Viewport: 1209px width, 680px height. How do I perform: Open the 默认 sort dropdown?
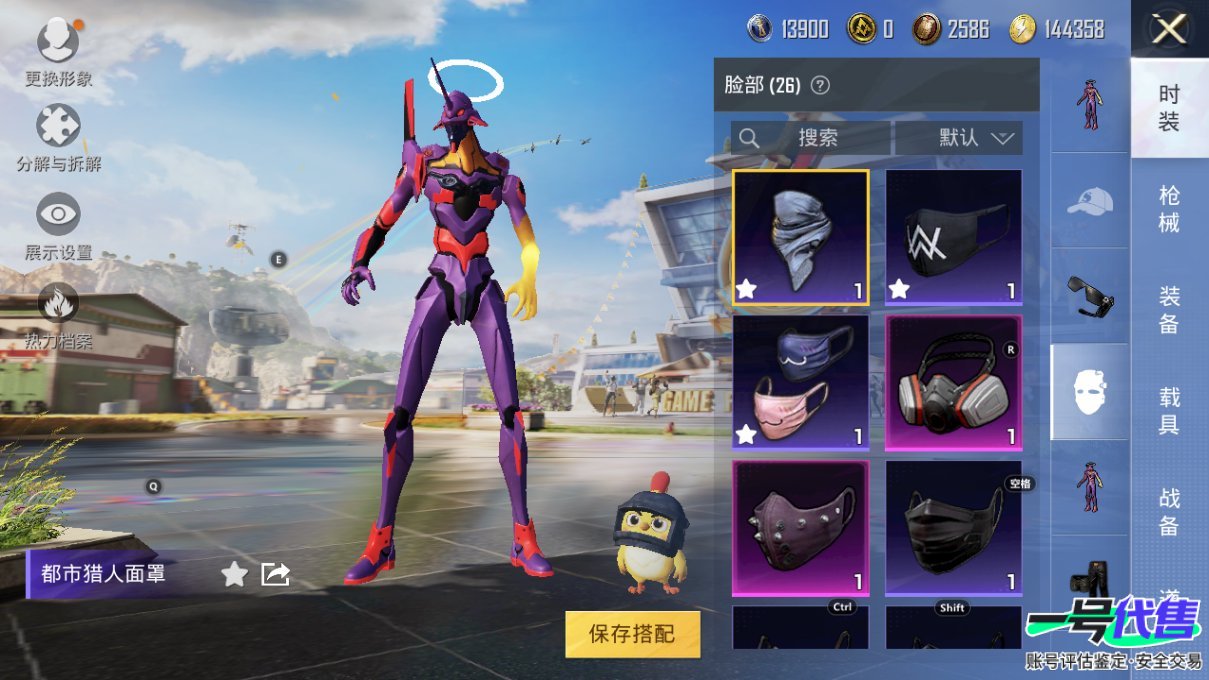point(958,138)
